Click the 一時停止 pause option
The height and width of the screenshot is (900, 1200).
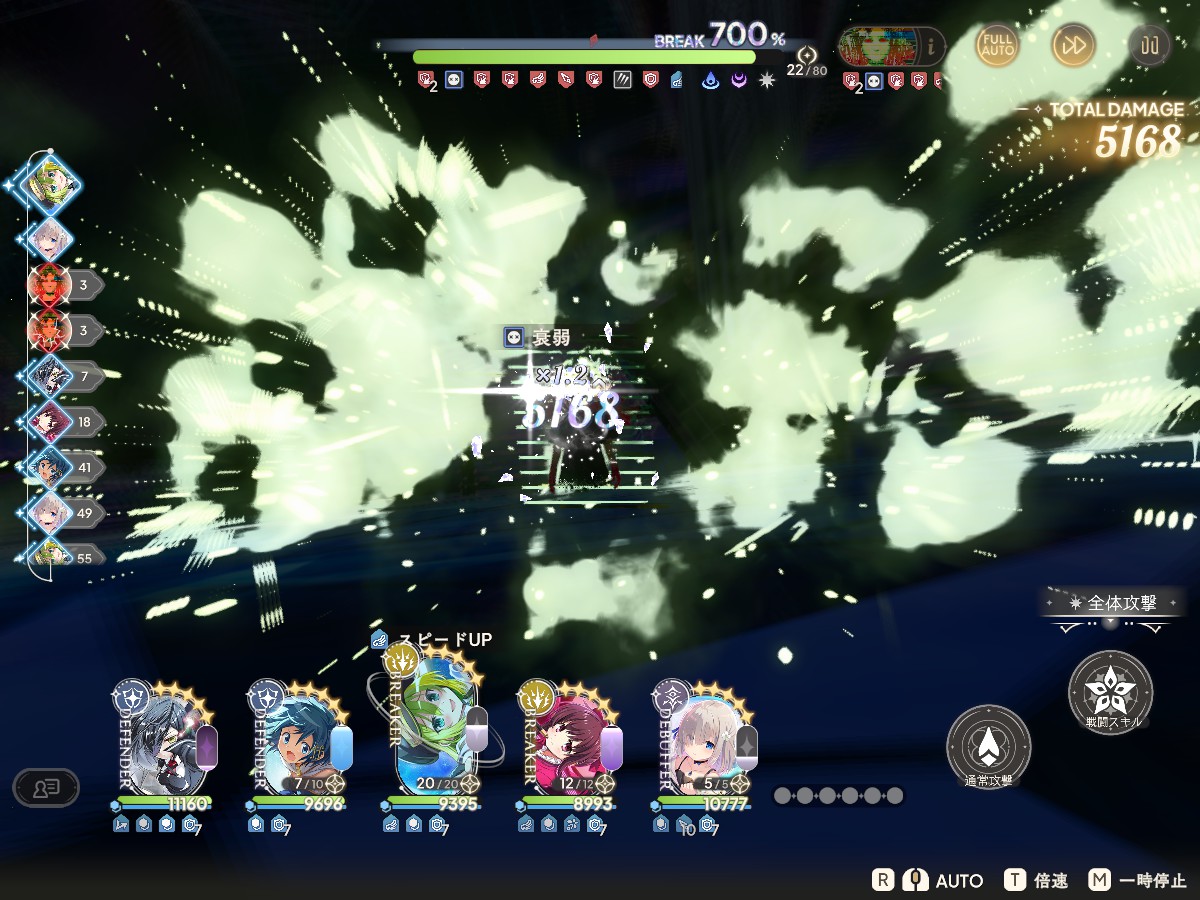tap(1138, 881)
